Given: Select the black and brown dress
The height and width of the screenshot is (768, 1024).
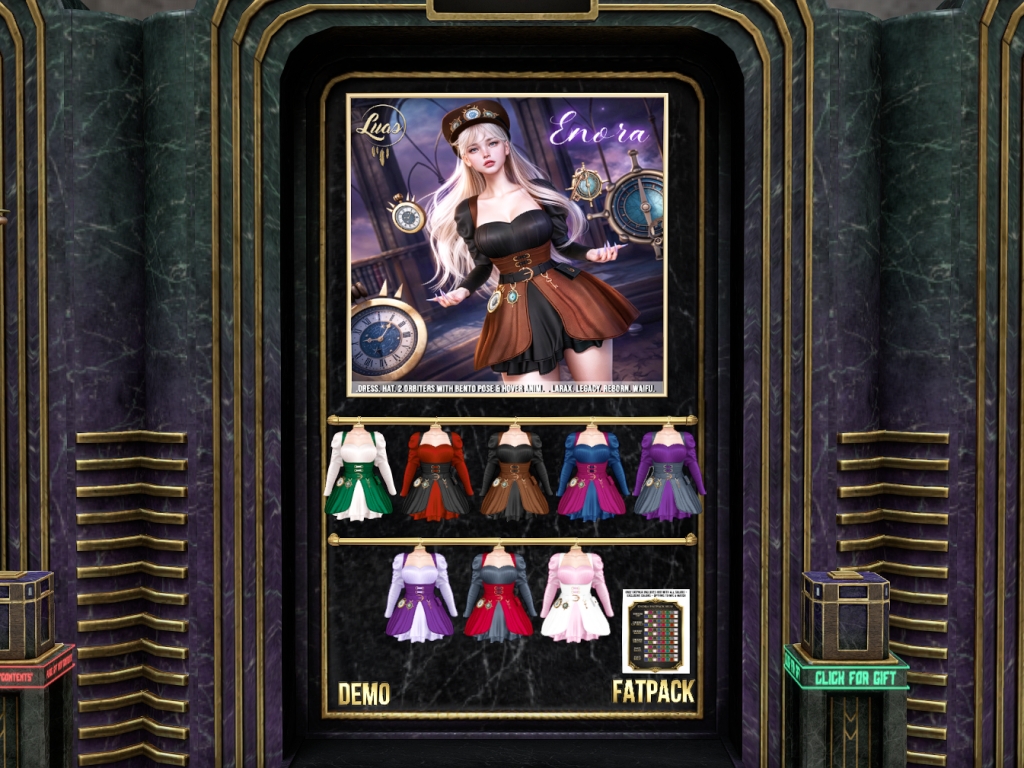Looking at the screenshot, I should click(x=514, y=473).
